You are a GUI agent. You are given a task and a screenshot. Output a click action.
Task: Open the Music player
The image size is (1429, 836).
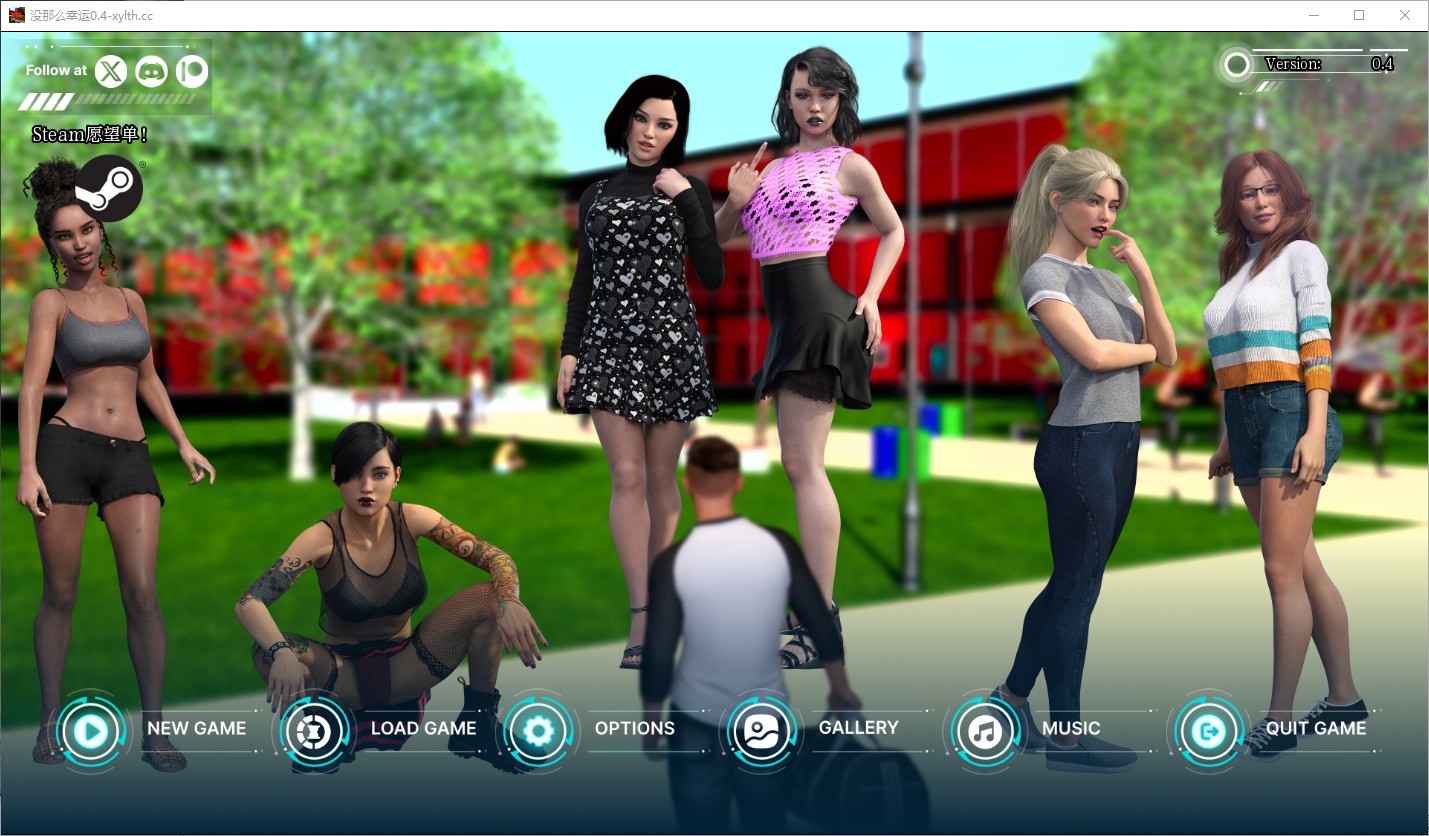pyautogui.click(x=986, y=731)
